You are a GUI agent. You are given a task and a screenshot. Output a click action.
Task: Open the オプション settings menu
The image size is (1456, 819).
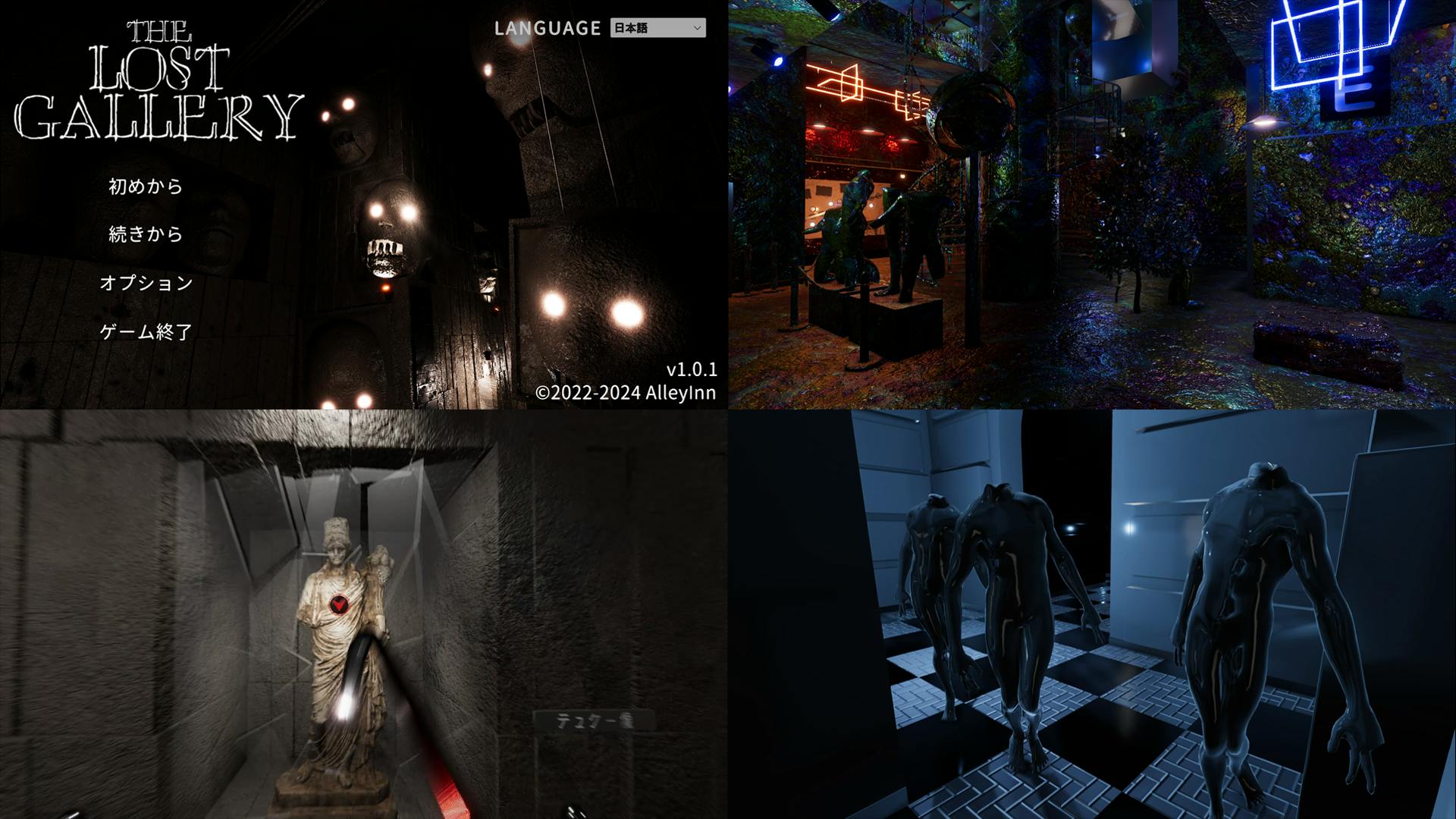click(146, 283)
